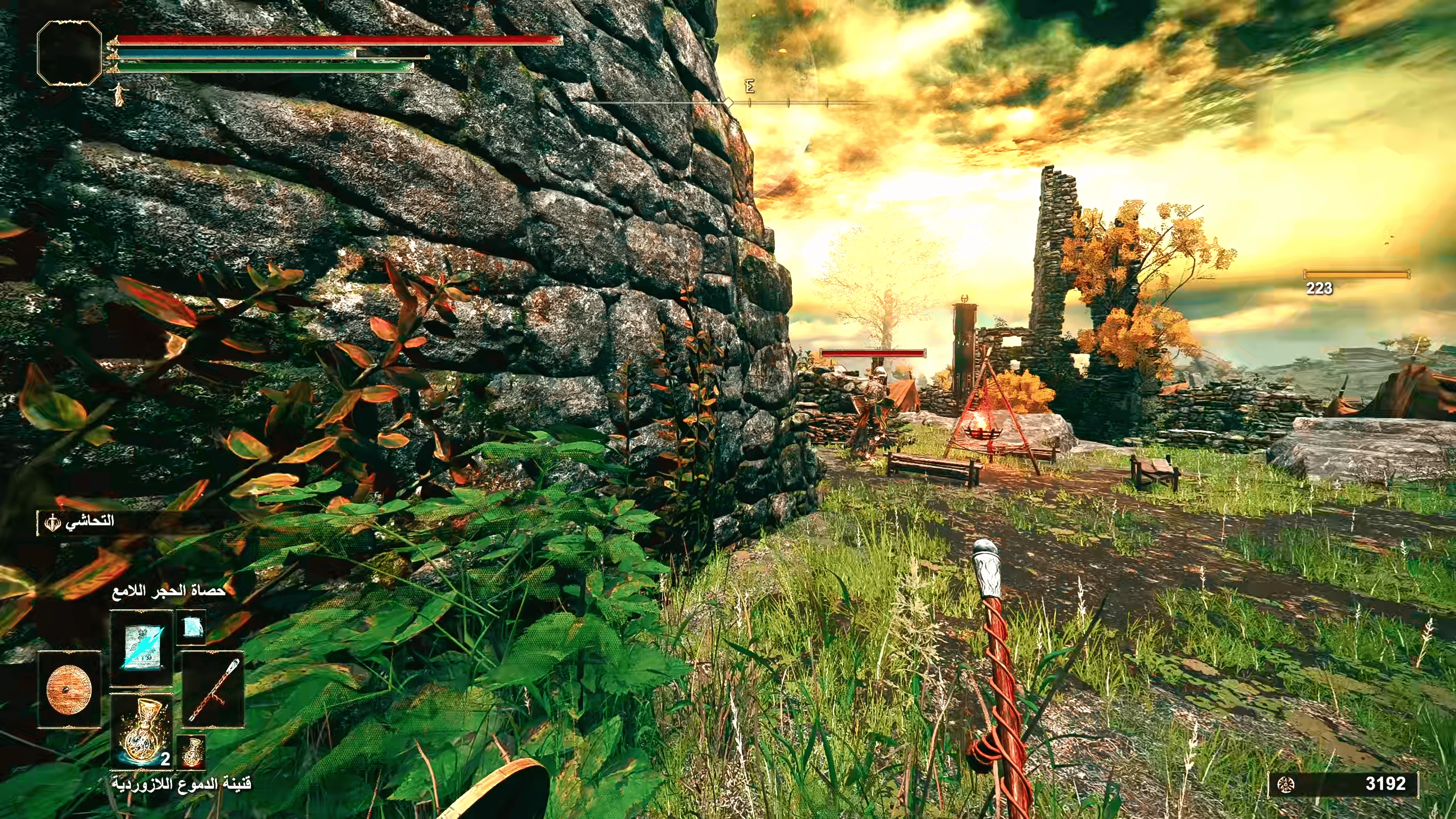The width and height of the screenshot is (1456, 819).
Task: Click the status effect figure icon
Action: [119, 94]
